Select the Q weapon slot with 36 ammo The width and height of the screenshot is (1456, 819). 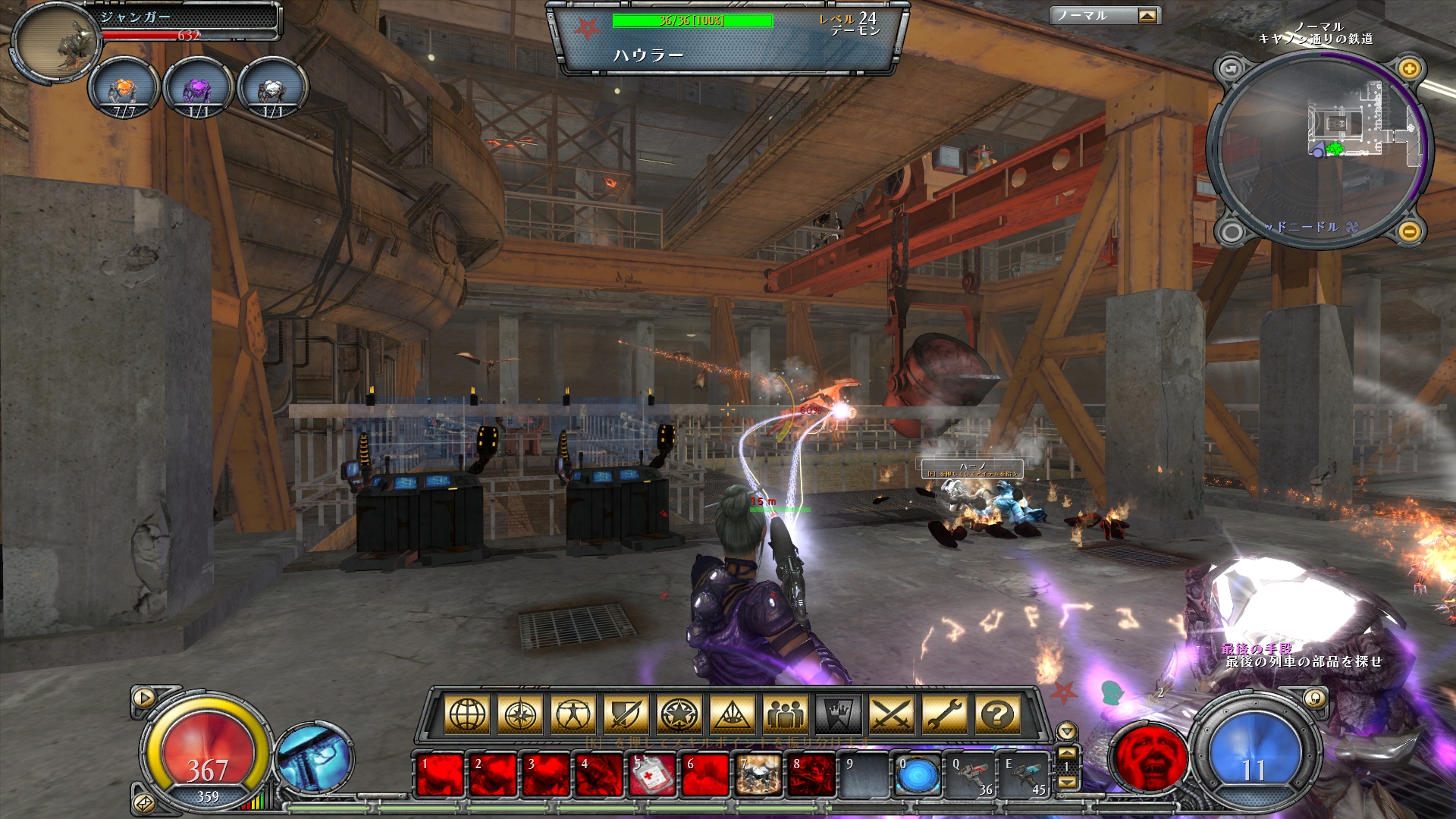pos(971,776)
